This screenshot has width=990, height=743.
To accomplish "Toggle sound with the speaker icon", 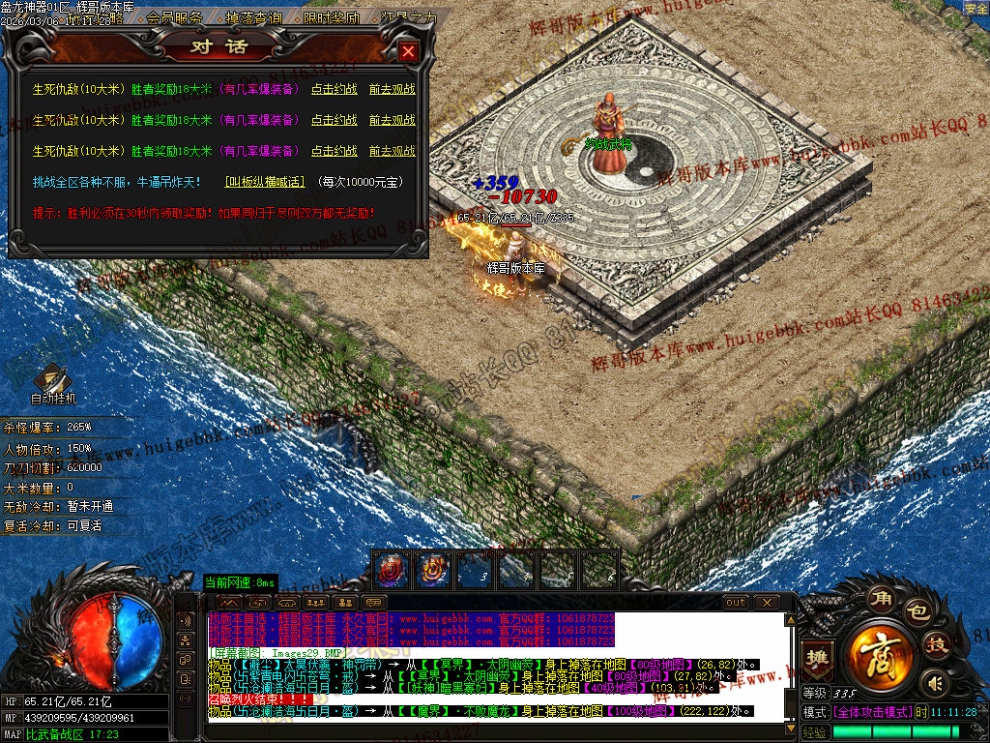I will 935,684.
